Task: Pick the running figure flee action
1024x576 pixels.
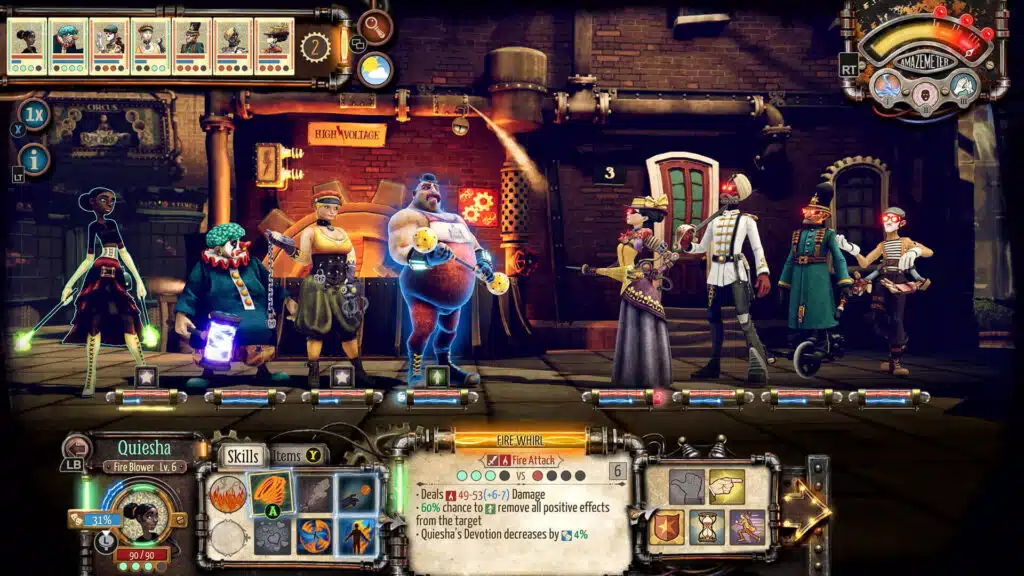Action: click(747, 527)
